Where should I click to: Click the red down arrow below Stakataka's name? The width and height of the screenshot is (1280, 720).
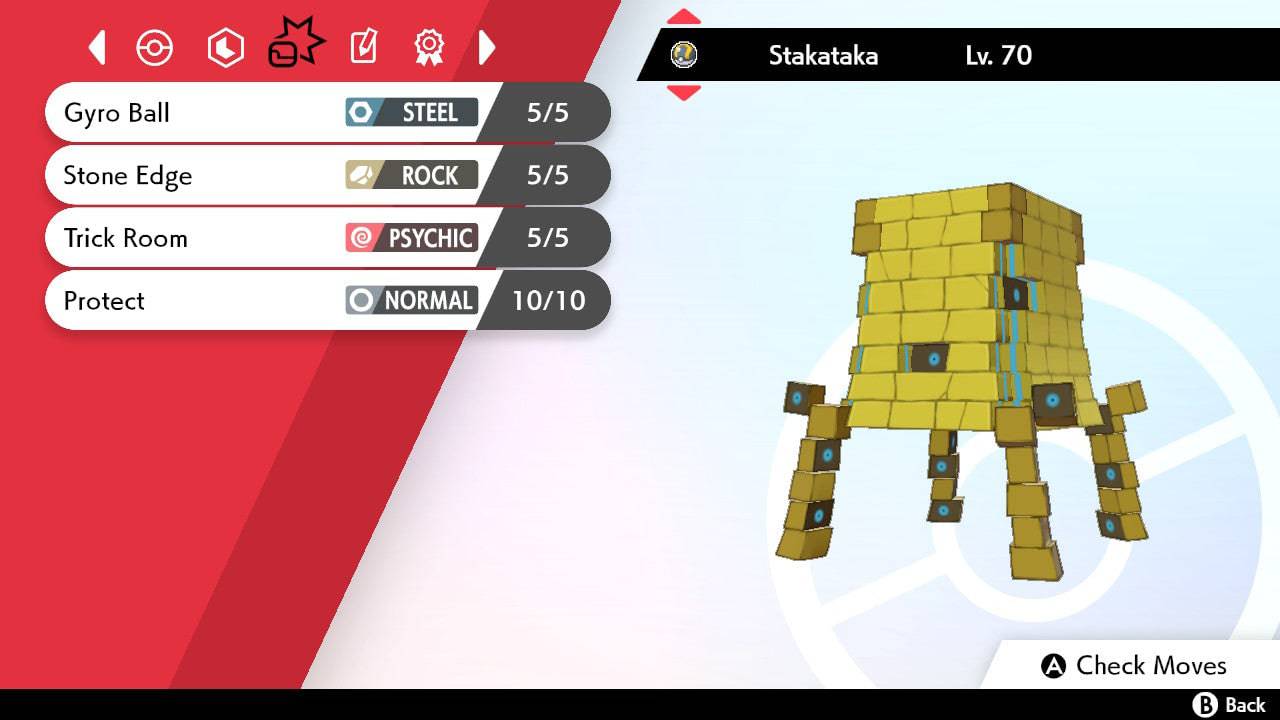point(684,93)
